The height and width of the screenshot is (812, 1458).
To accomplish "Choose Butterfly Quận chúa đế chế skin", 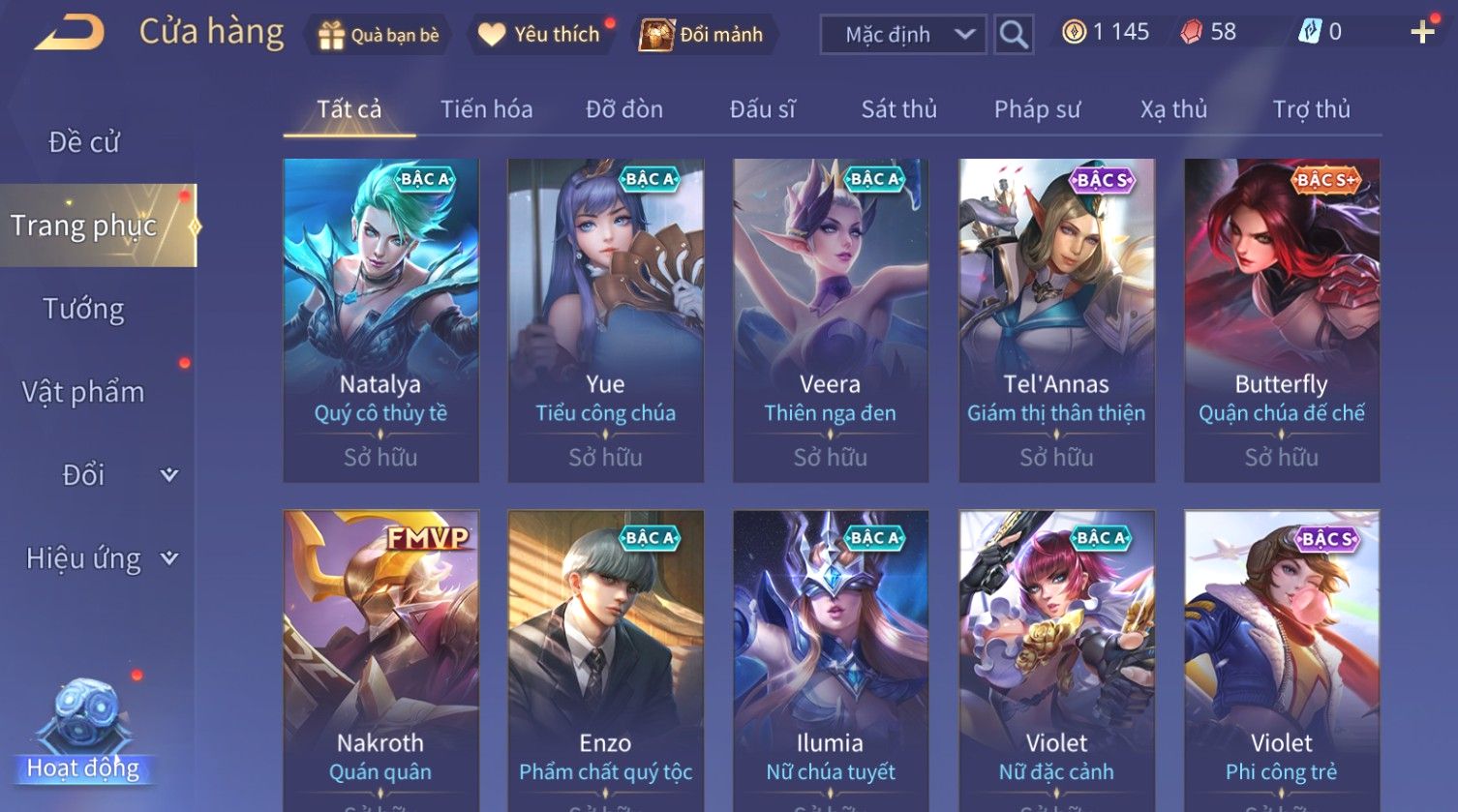I will [x=1281, y=319].
